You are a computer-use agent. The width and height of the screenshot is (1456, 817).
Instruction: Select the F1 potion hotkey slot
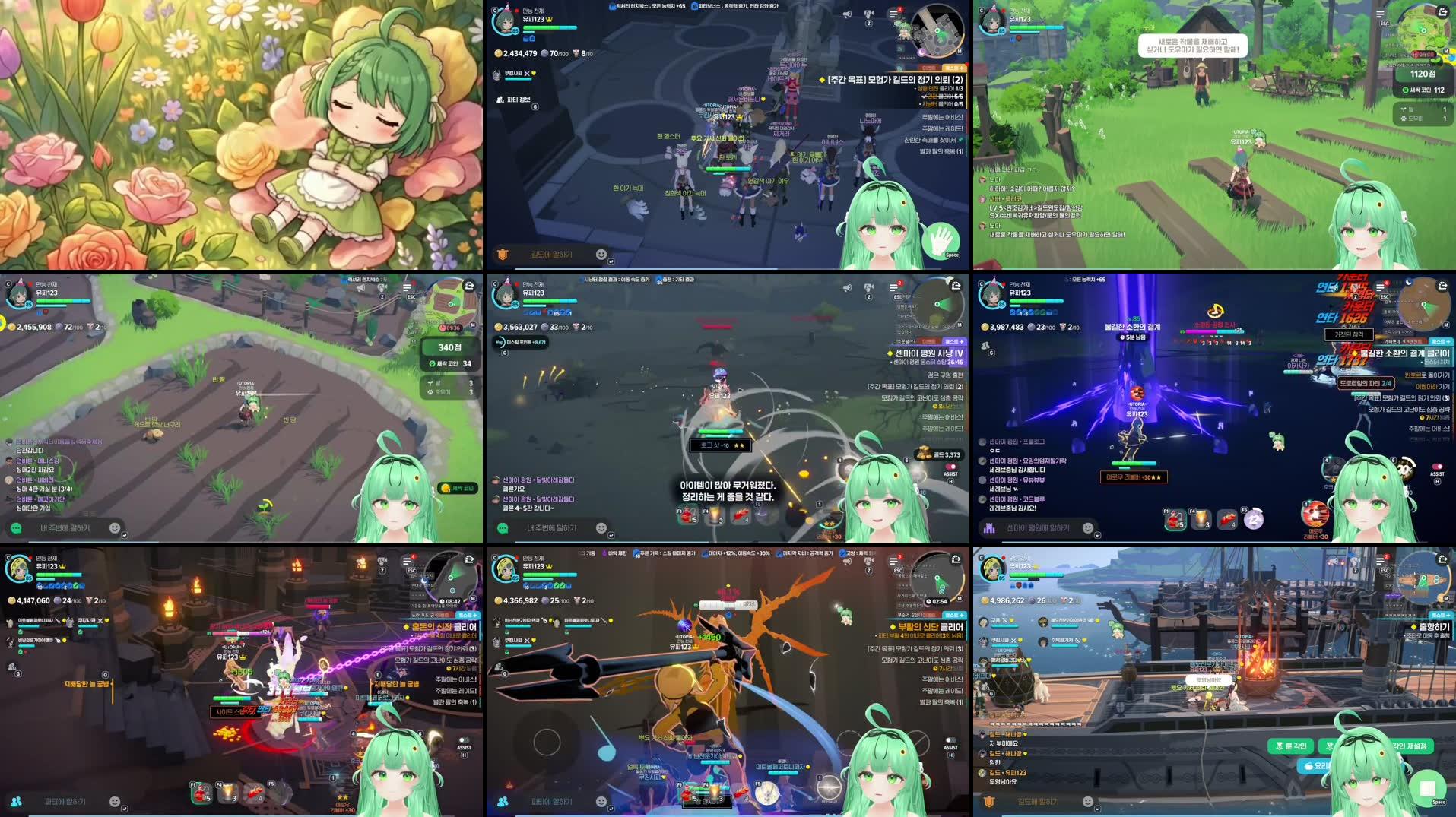point(686,515)
